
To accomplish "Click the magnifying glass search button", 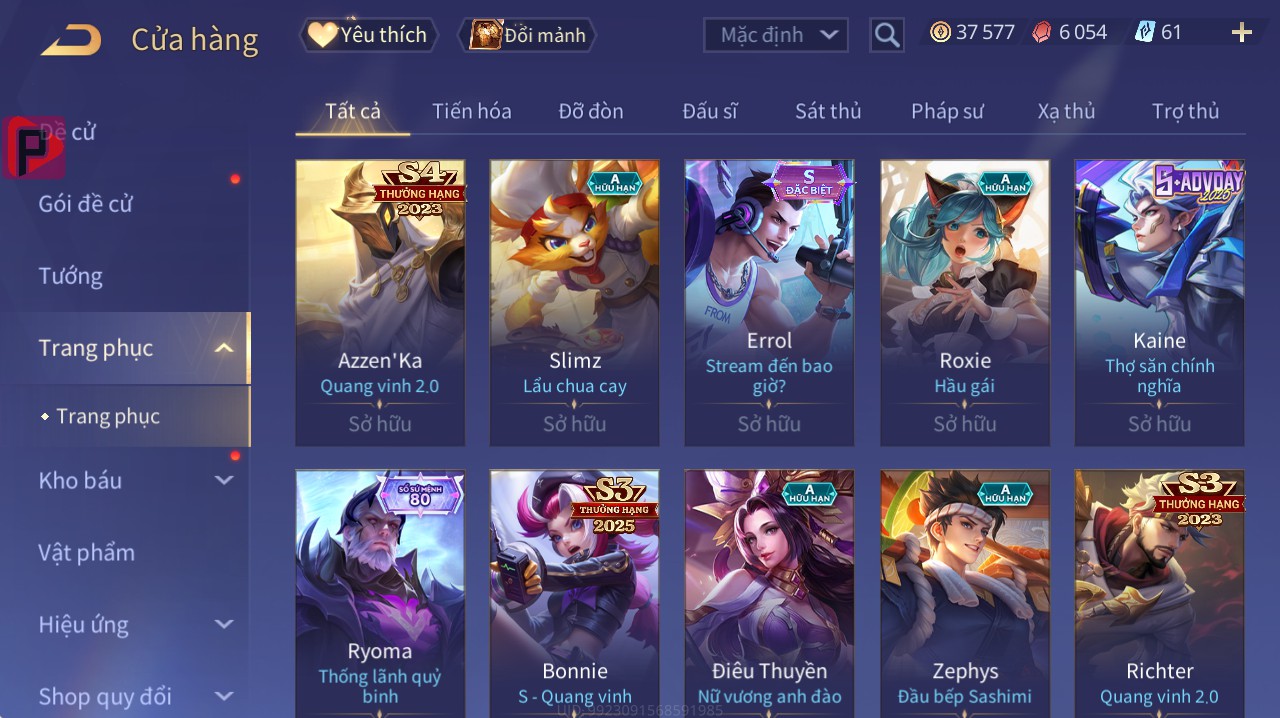I will [886, 35].
